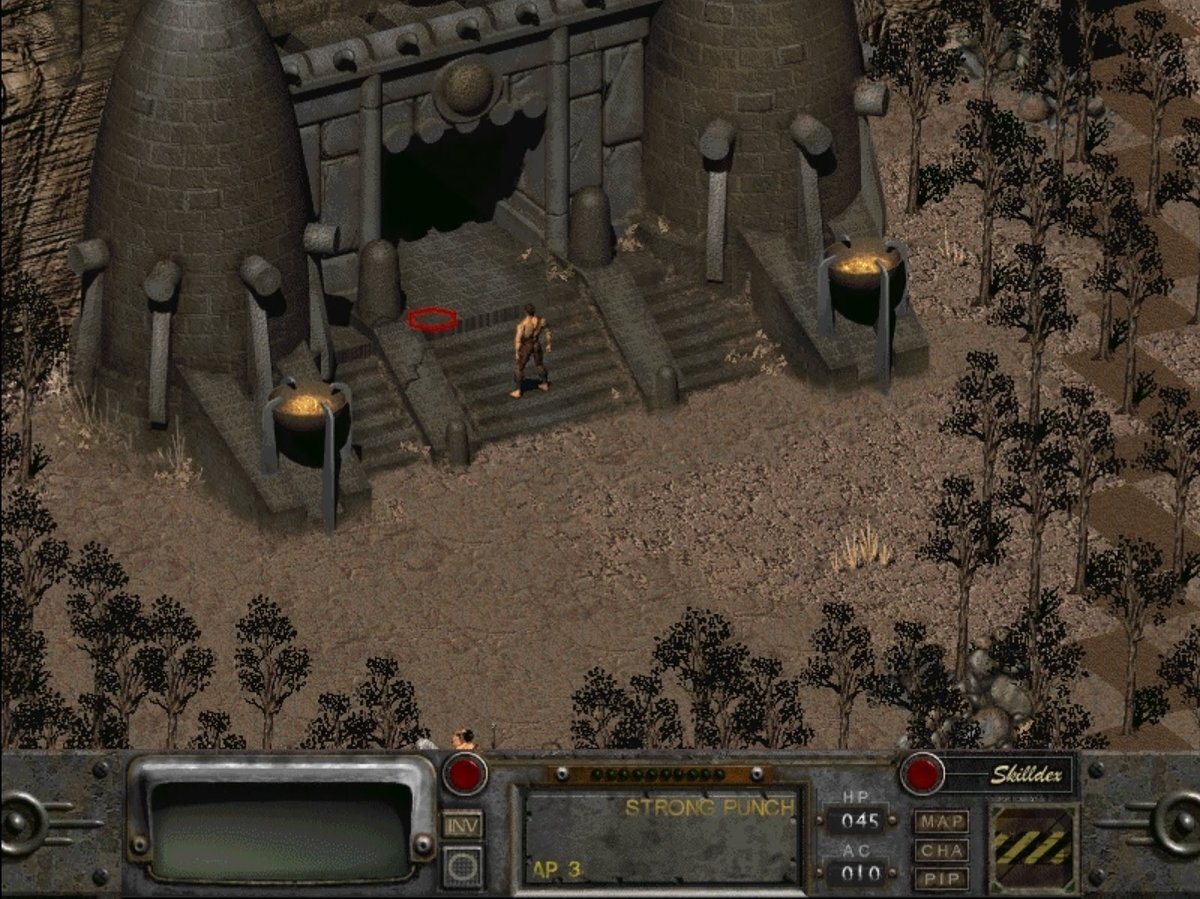Open the inventory with the INV button
Screen dimensions: 1200x899
pyautogui.click(x=463, y=824)
